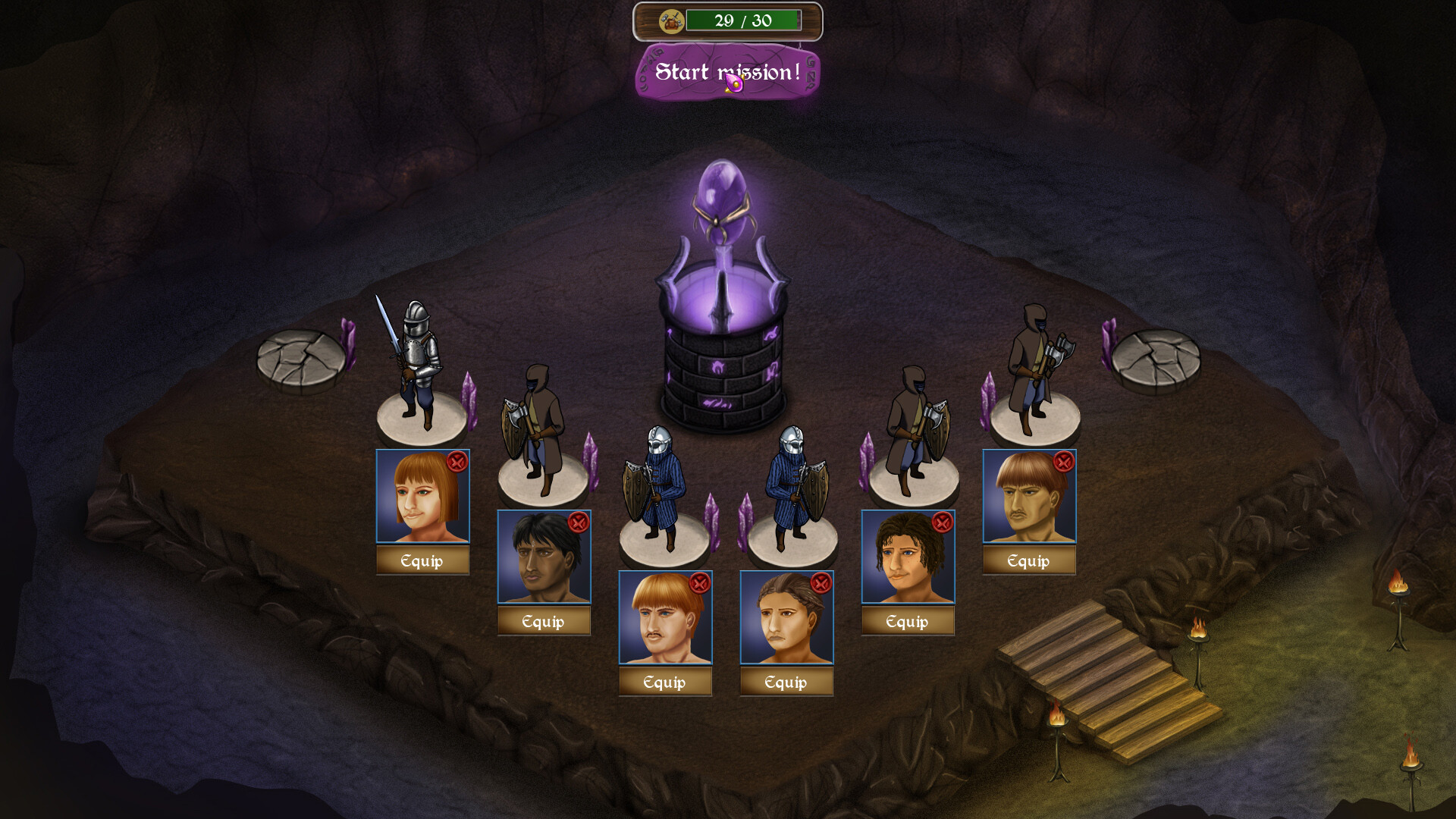
Task: Click the supplies satchel icon beside the counter
Action: pyautogui.click(x=672, y=21)
